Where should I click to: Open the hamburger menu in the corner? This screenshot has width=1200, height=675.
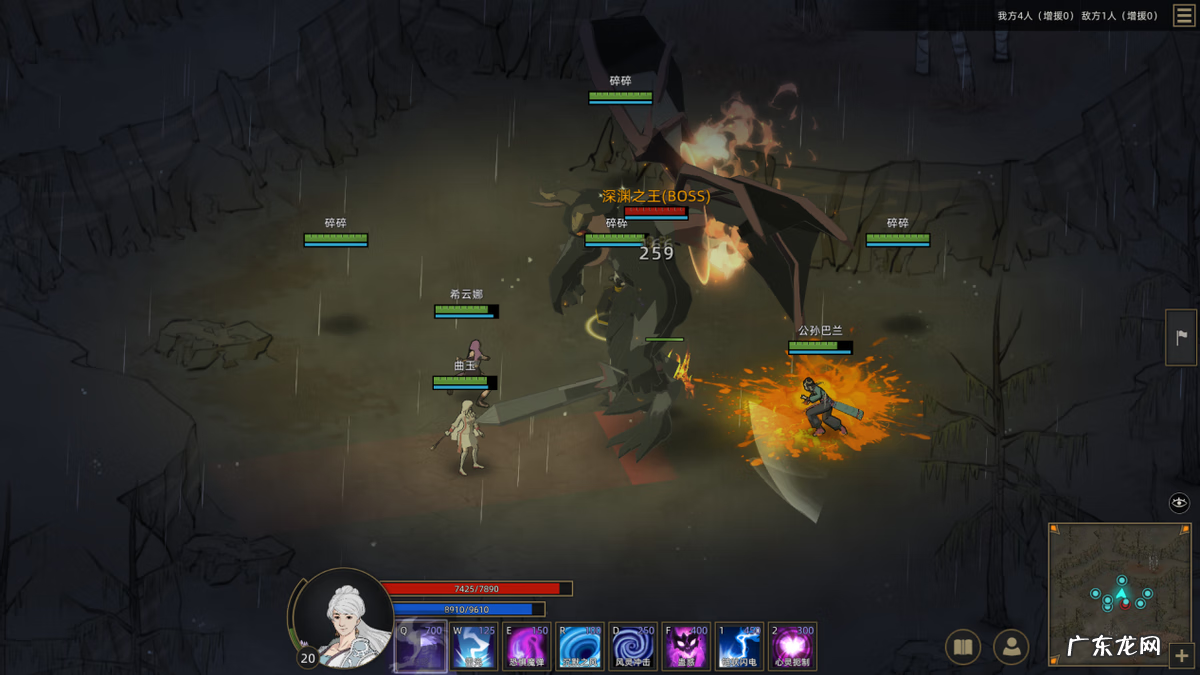(1183, 16)
